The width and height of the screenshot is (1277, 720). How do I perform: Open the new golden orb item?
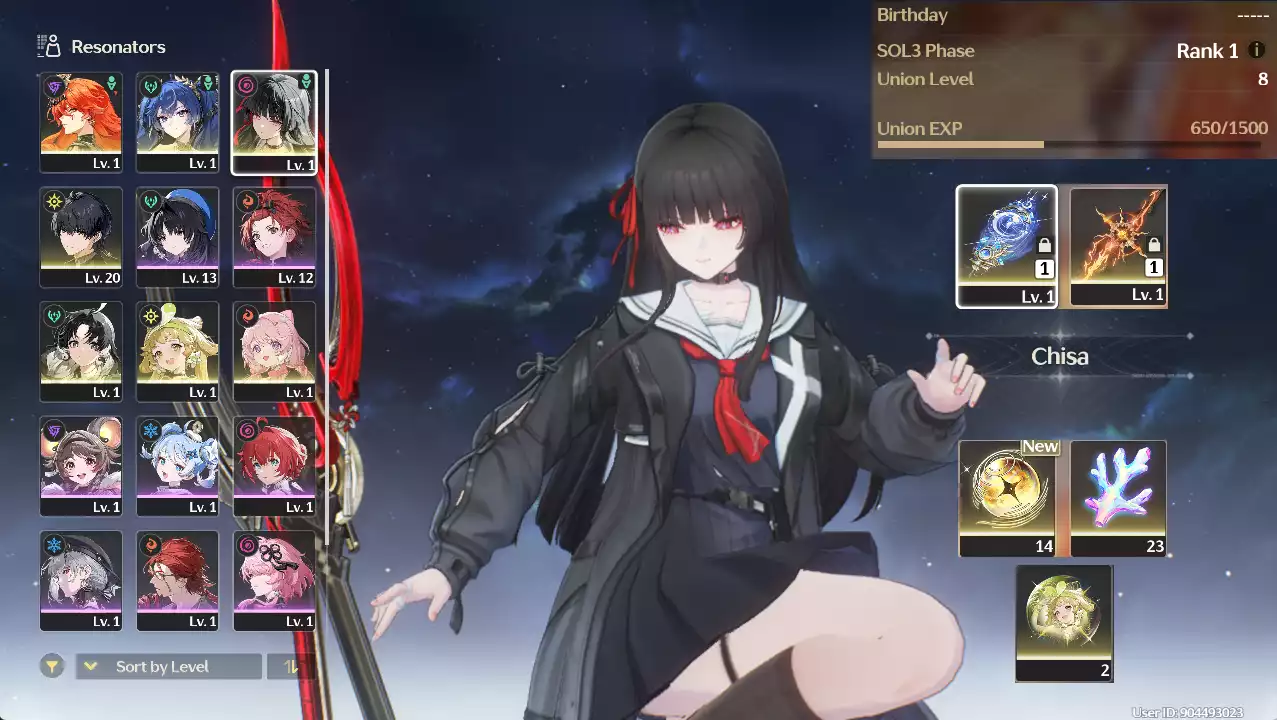pyautogui.click(x=1006, y=497)
